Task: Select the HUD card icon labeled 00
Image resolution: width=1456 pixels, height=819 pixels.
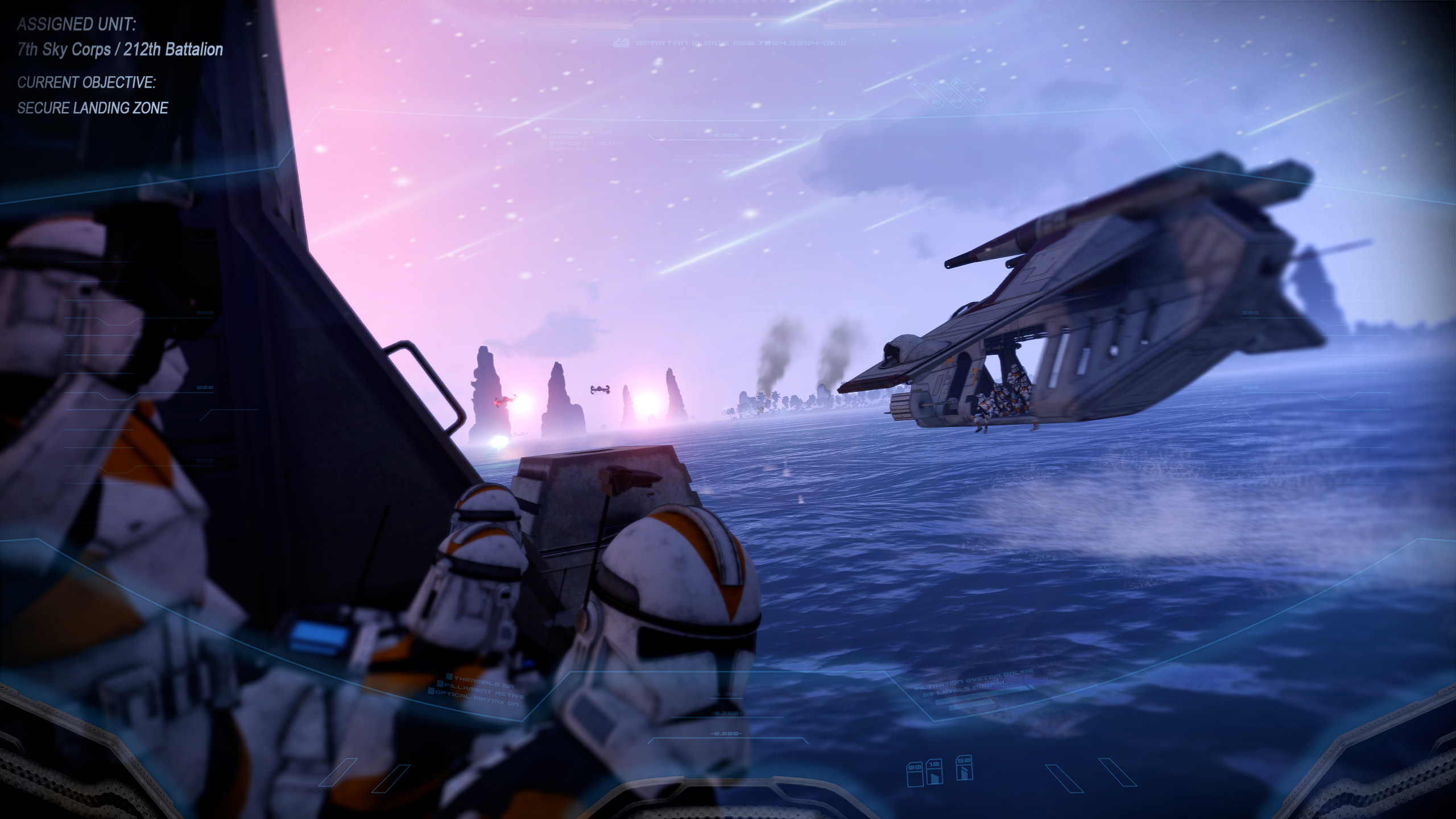Action: point(914,775)
